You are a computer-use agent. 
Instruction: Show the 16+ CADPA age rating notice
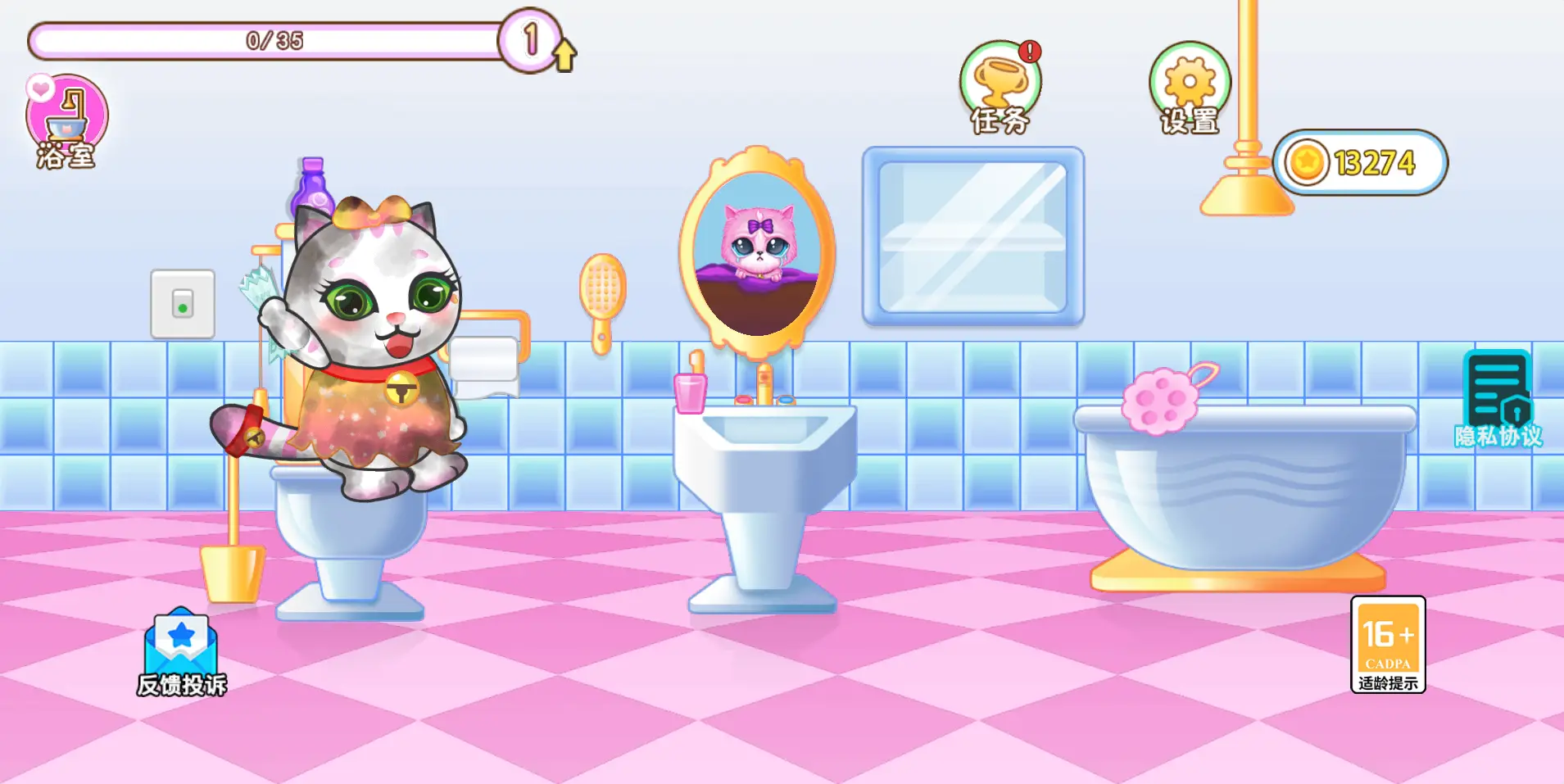pyautogui.click(x=1388, y=645)
